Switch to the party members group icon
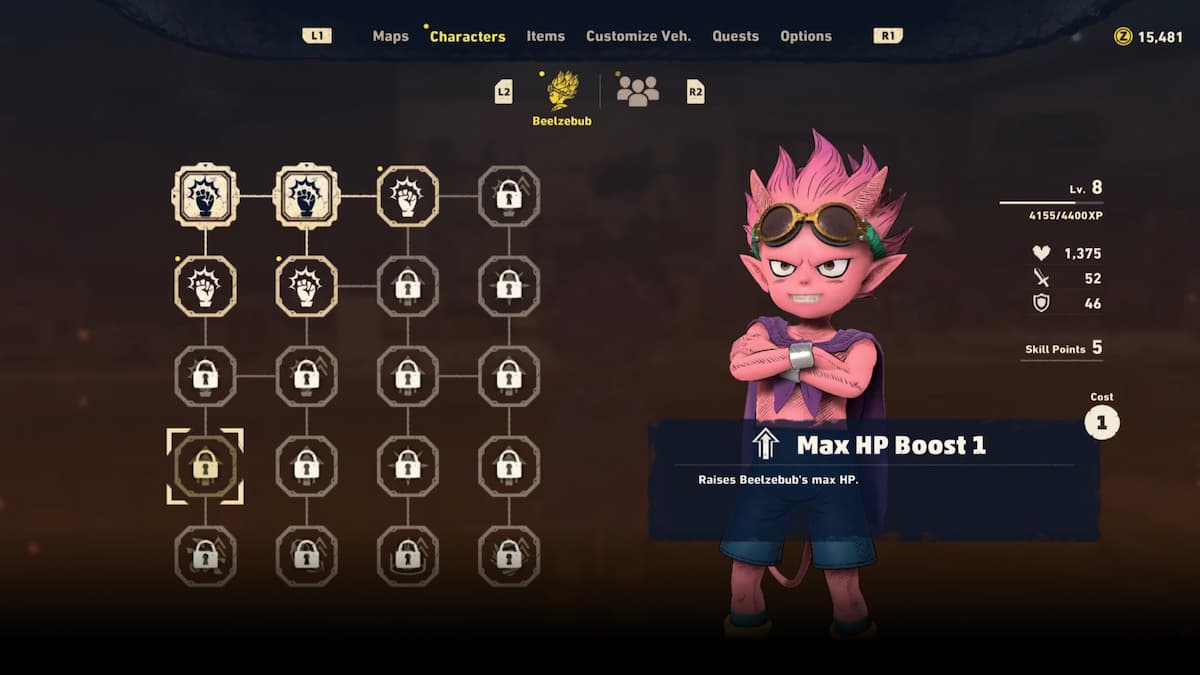This screenshot has width=1200, height=675. 637,91
